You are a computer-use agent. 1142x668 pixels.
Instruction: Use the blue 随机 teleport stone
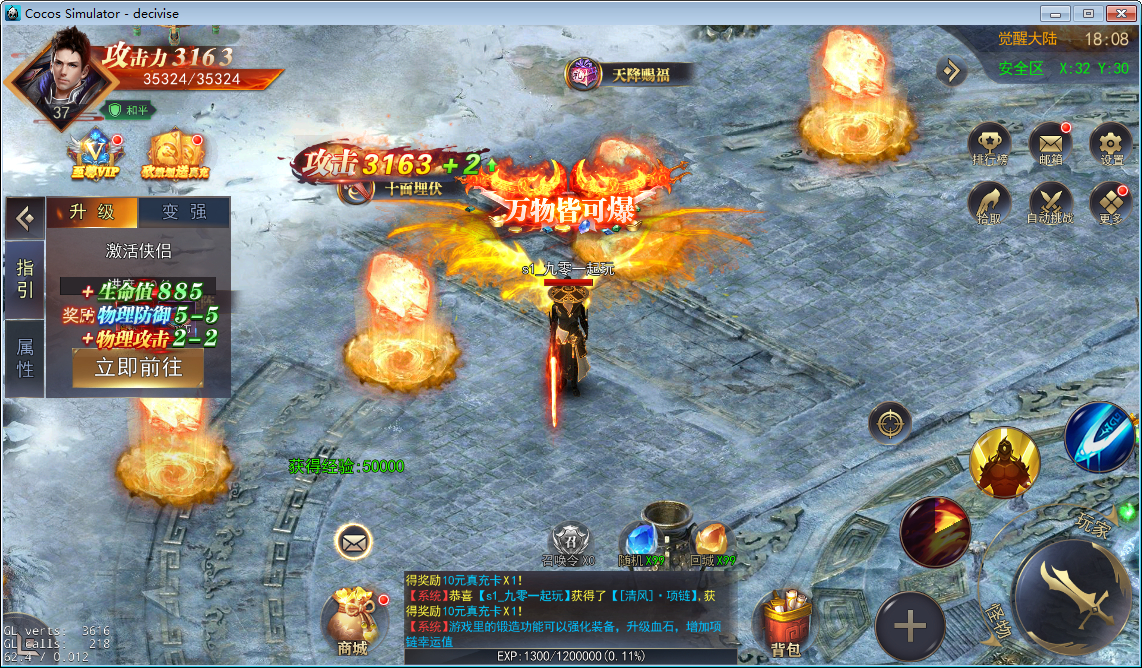click(x=640, y=540)
